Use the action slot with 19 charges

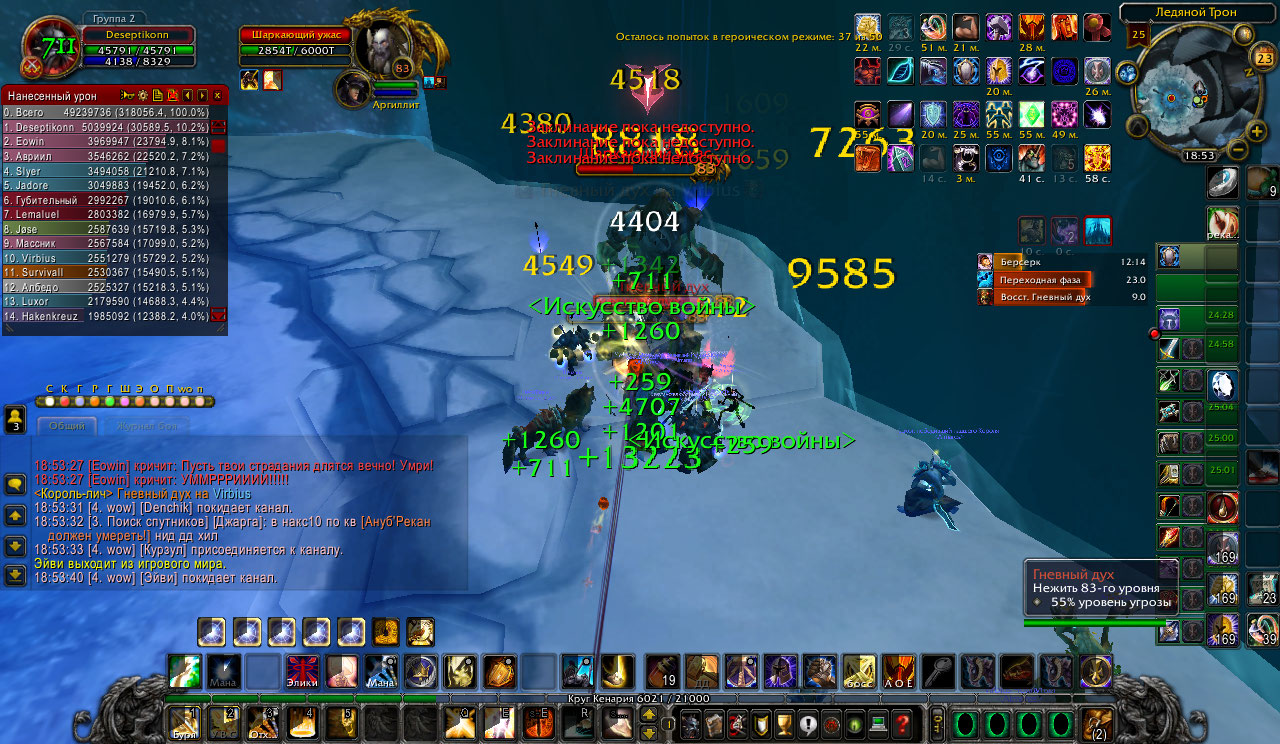click(x=662, y=671)
